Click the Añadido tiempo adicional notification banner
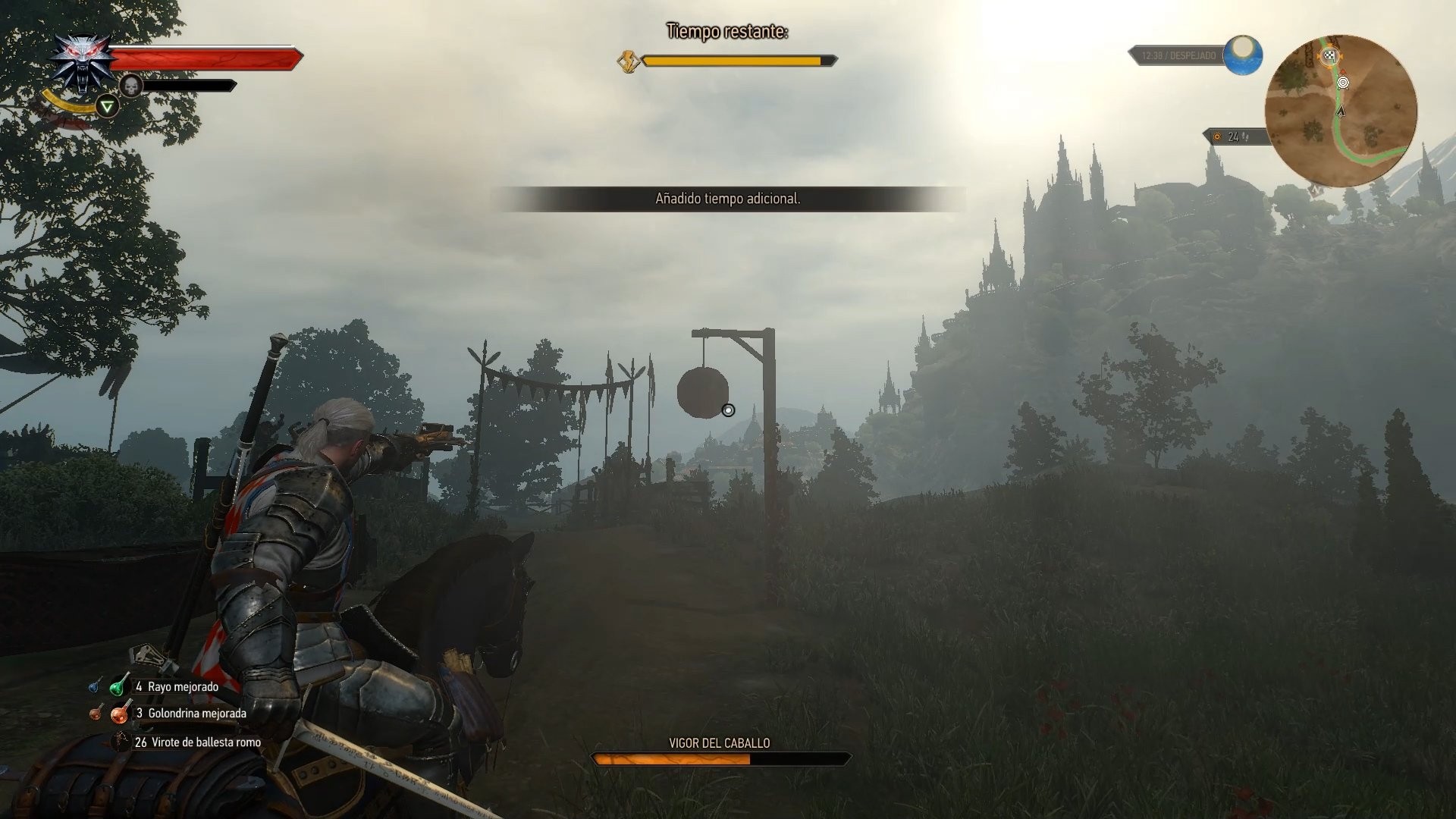 tap(728, 201)
